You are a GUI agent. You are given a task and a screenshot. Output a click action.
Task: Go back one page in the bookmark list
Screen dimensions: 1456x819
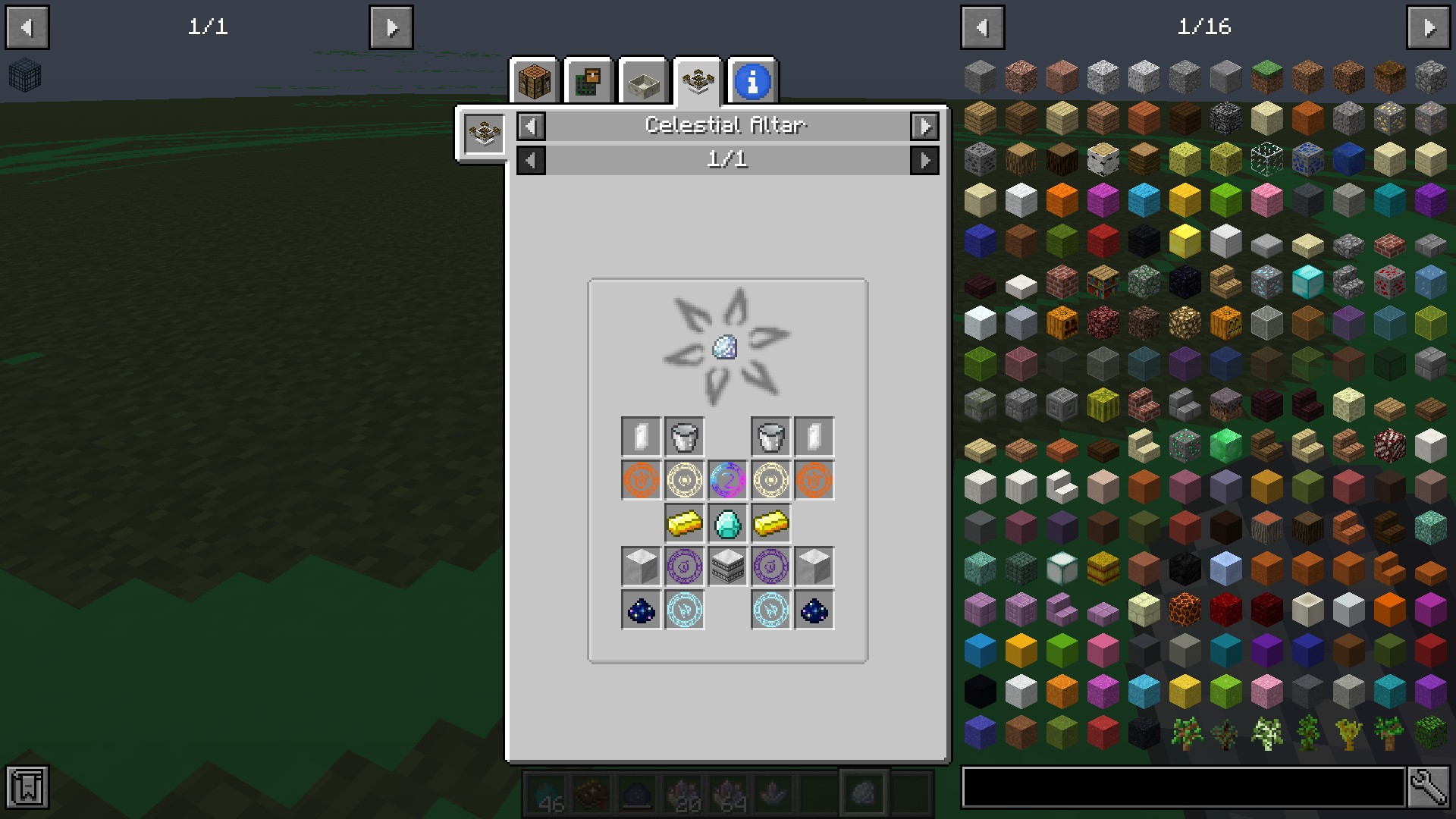pyautogui.click(x=27, y=28)
